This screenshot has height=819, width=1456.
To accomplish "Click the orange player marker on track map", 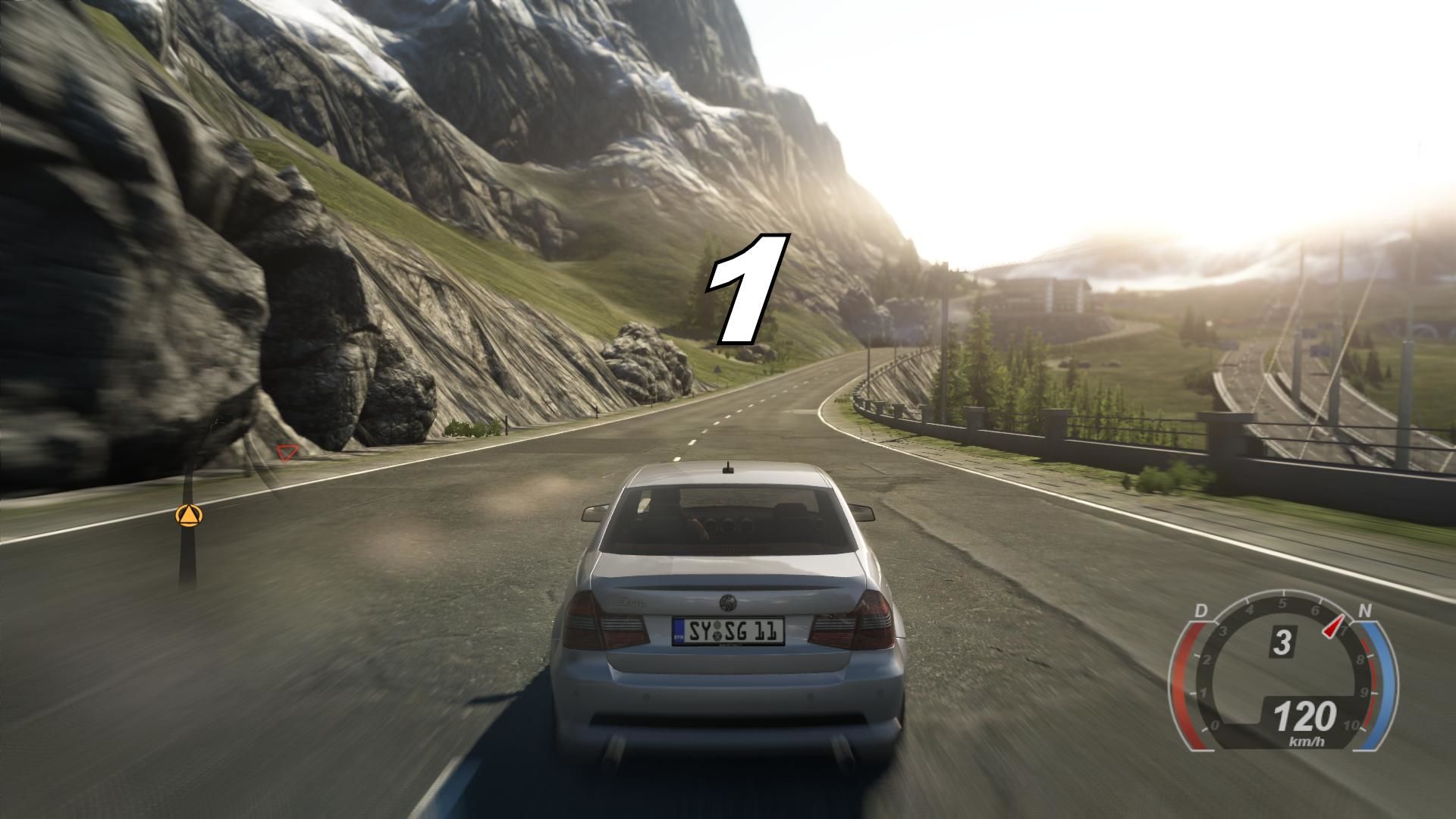I will (188, 516).
